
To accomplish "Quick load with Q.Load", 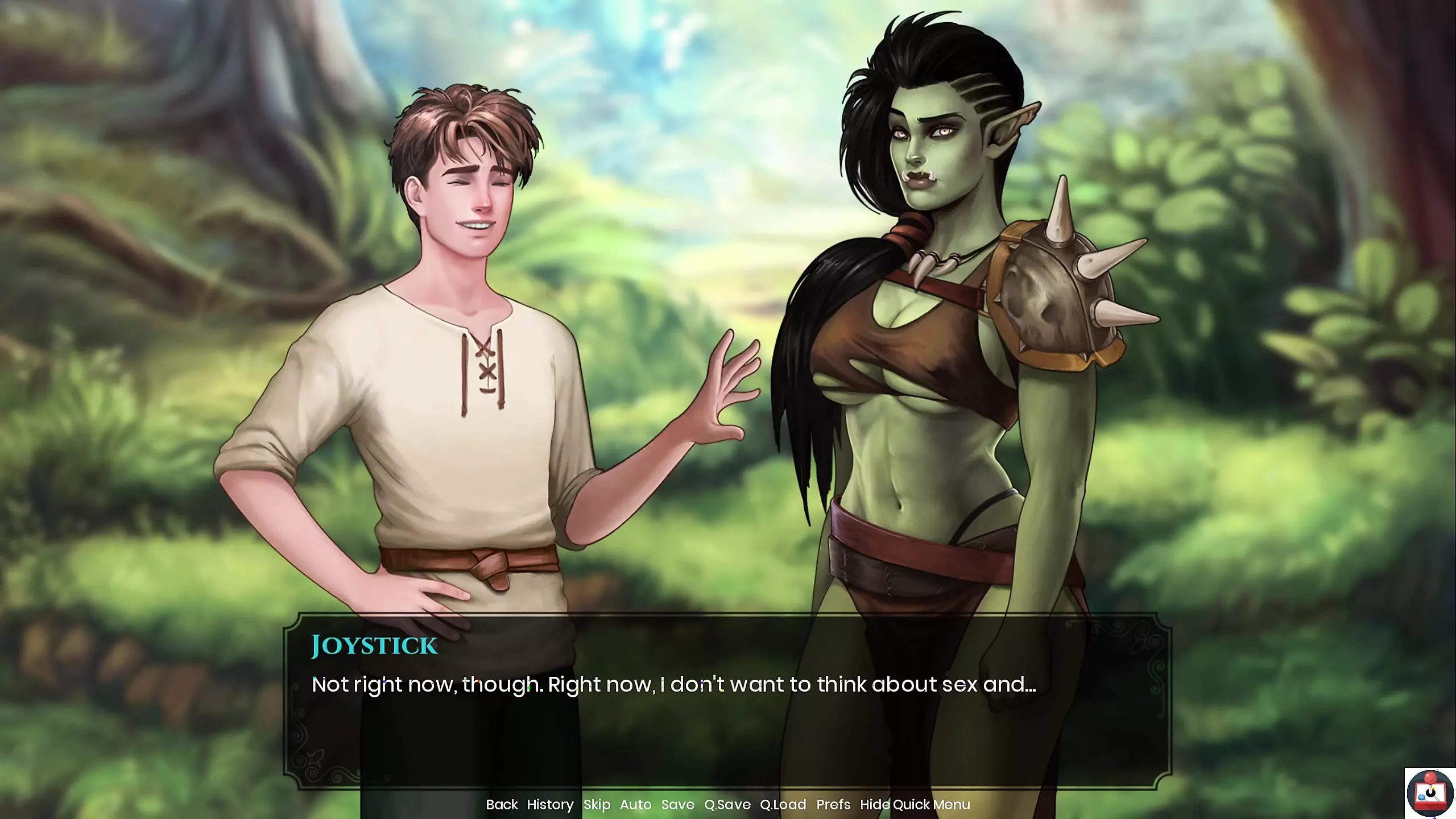I will [783, 804].
